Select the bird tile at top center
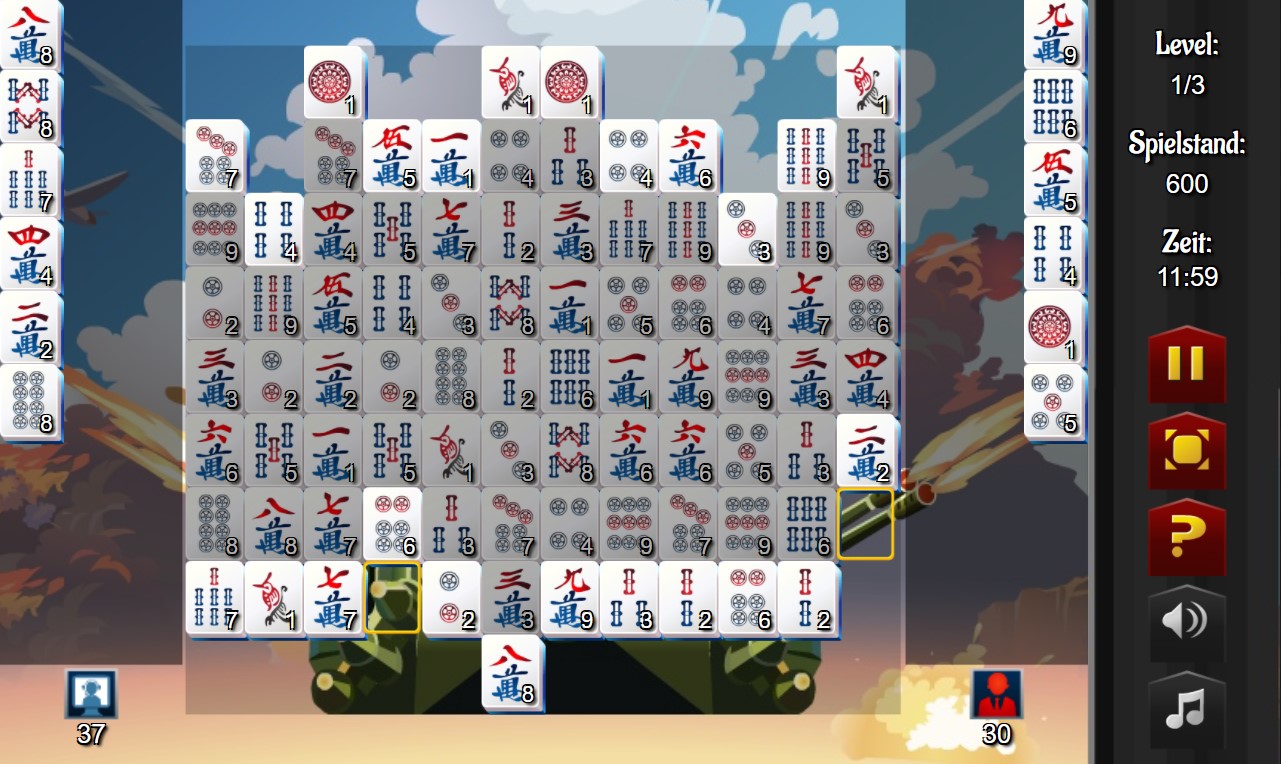 (510, 82)
